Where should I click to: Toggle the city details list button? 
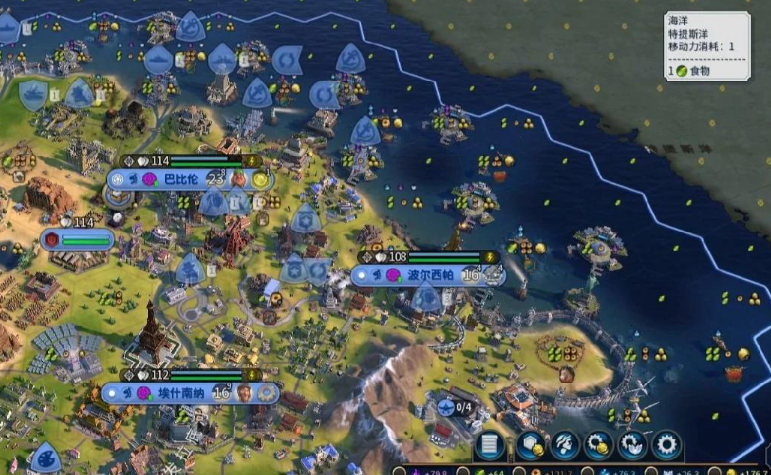tap(491, 445)
